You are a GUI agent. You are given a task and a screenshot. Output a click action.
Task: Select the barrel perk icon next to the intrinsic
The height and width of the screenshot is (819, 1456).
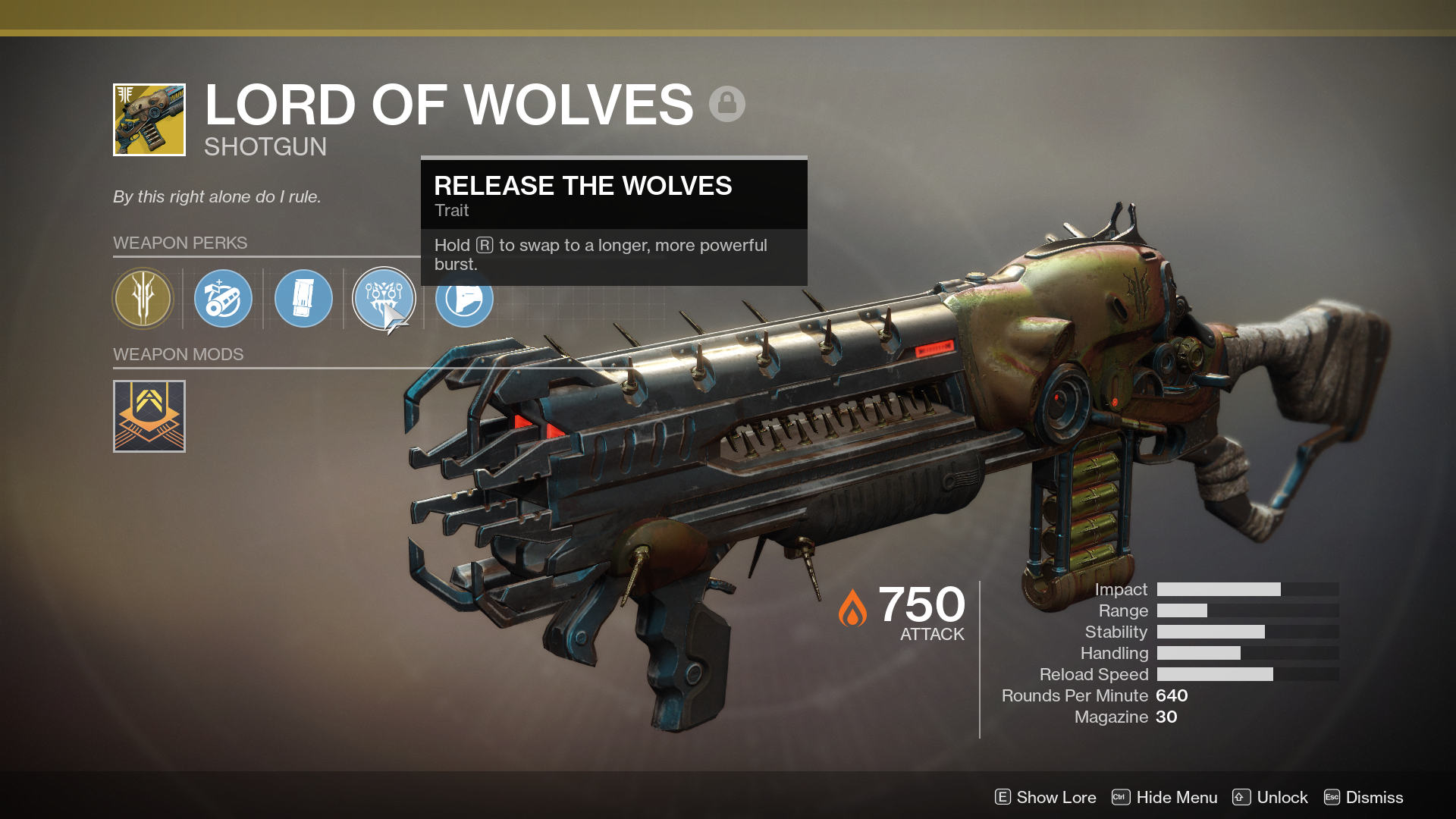coord(223,299)
